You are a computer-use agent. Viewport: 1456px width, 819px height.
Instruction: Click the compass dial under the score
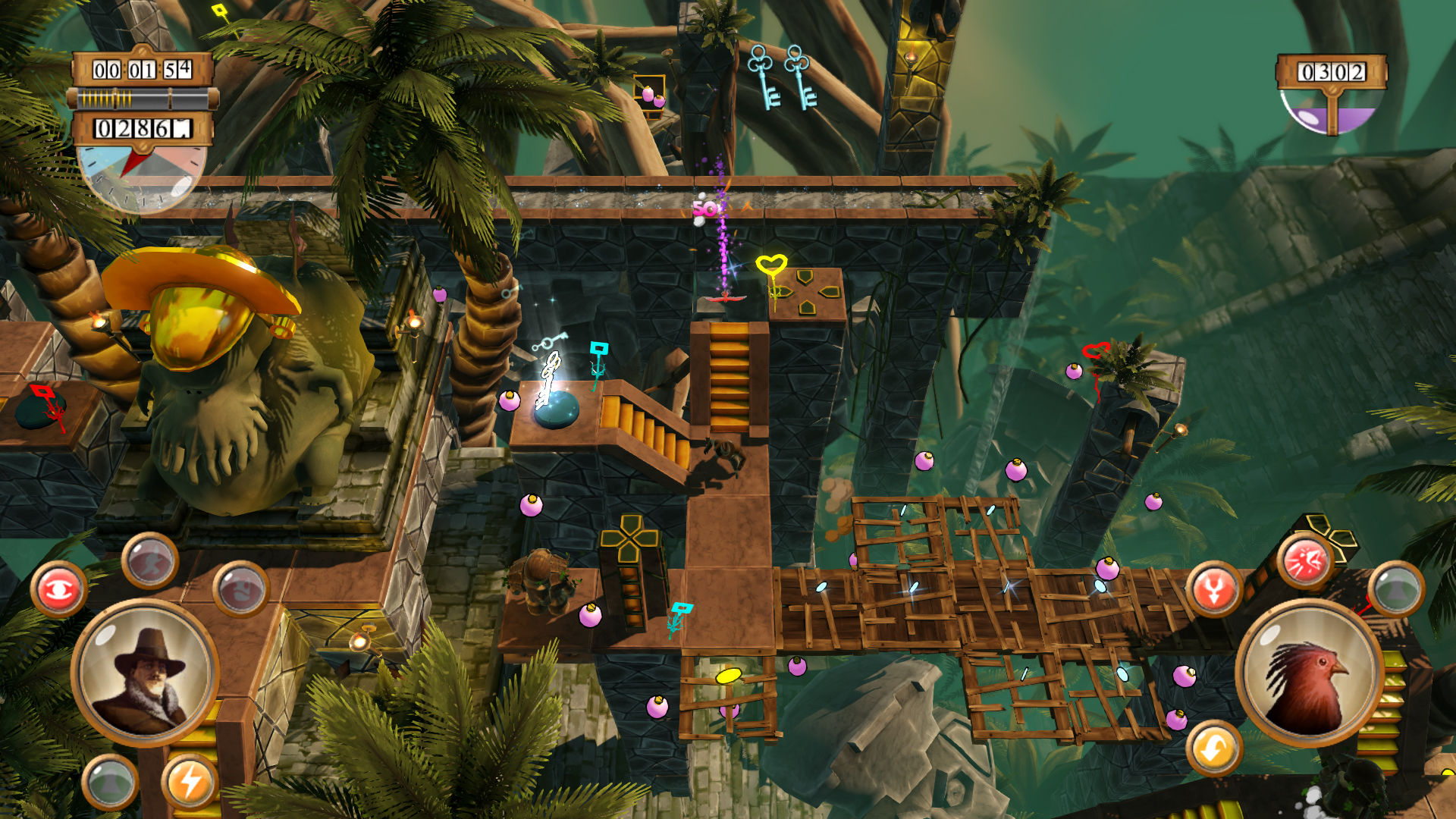click(142, 176)
